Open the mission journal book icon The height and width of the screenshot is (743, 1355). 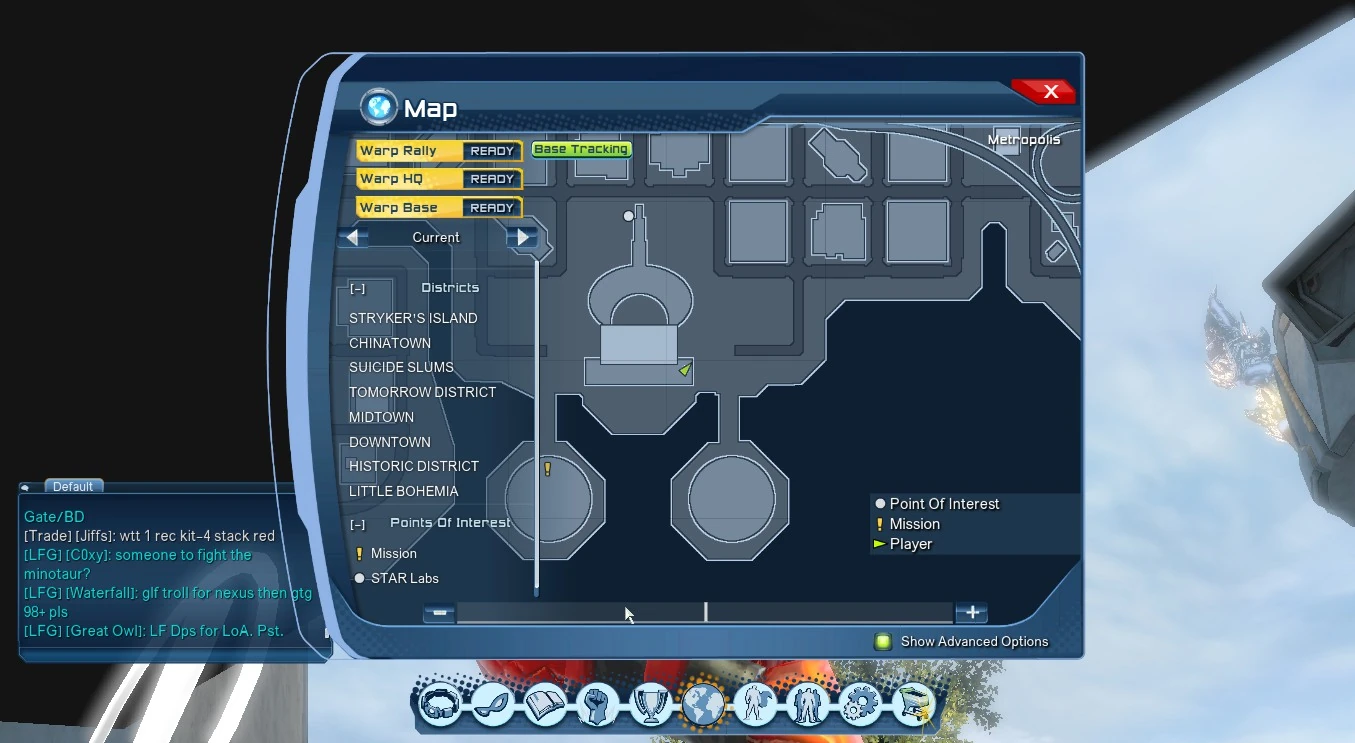click(544, 704)
